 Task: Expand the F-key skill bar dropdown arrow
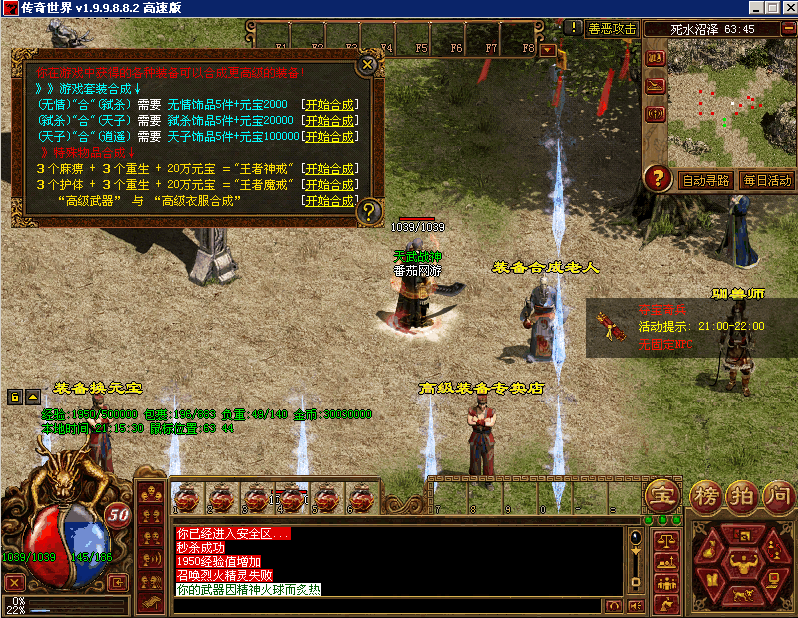click(x=548, y=48)
